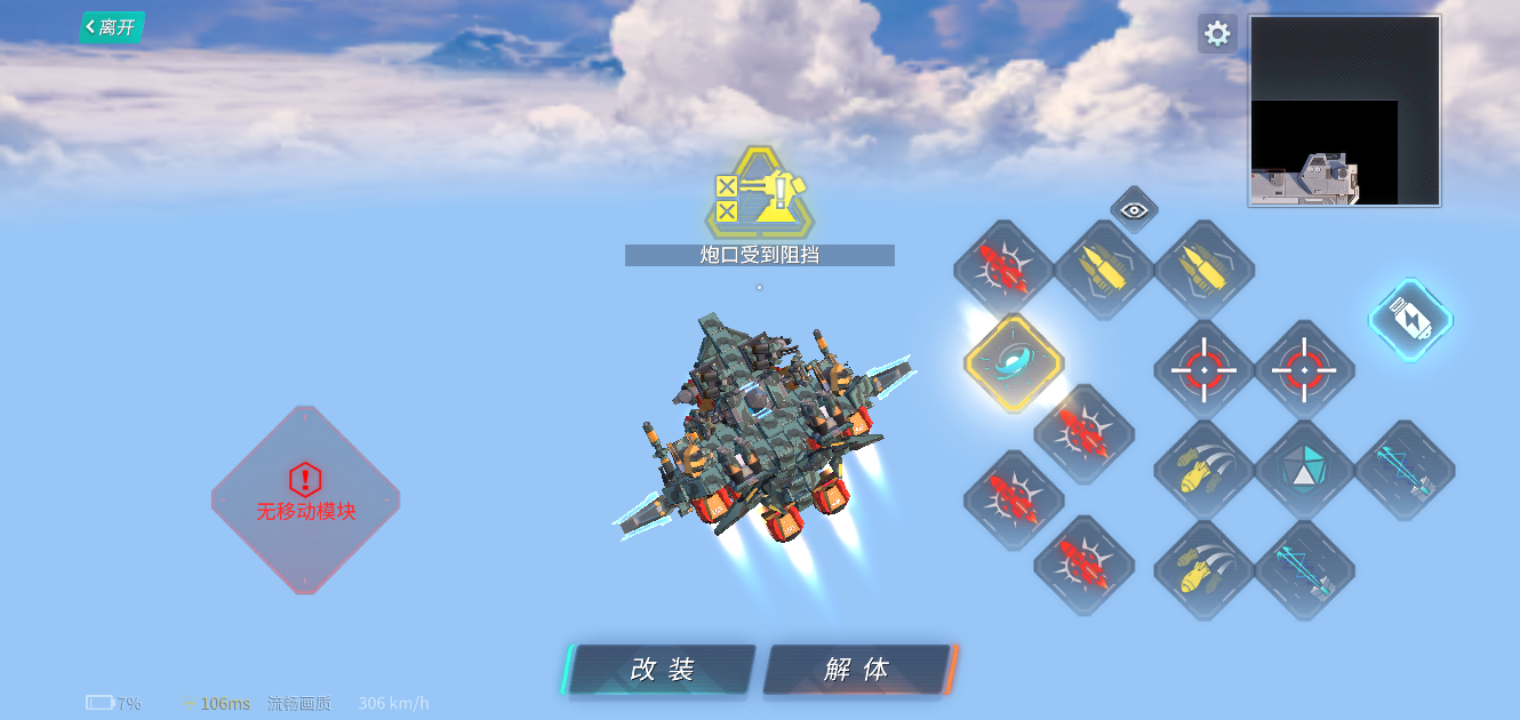
Task: Switch to the 改装 modification mode
Action: click(658, 670)
